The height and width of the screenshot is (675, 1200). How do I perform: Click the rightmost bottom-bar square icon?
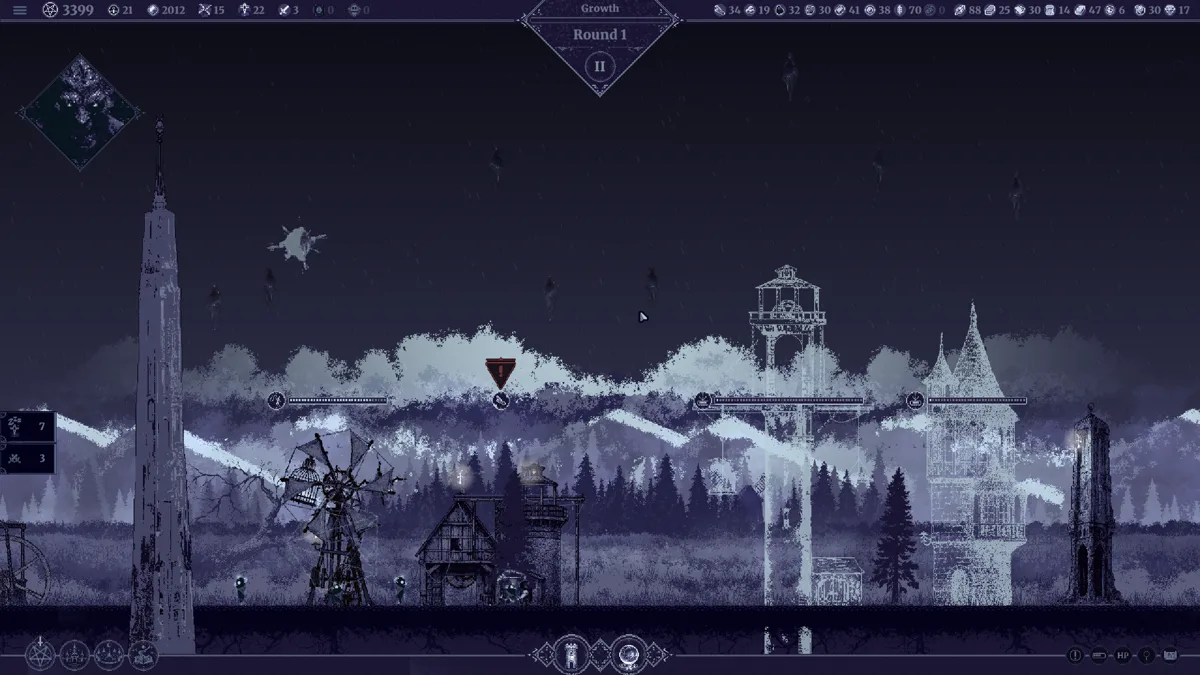tap(1170, 656)
